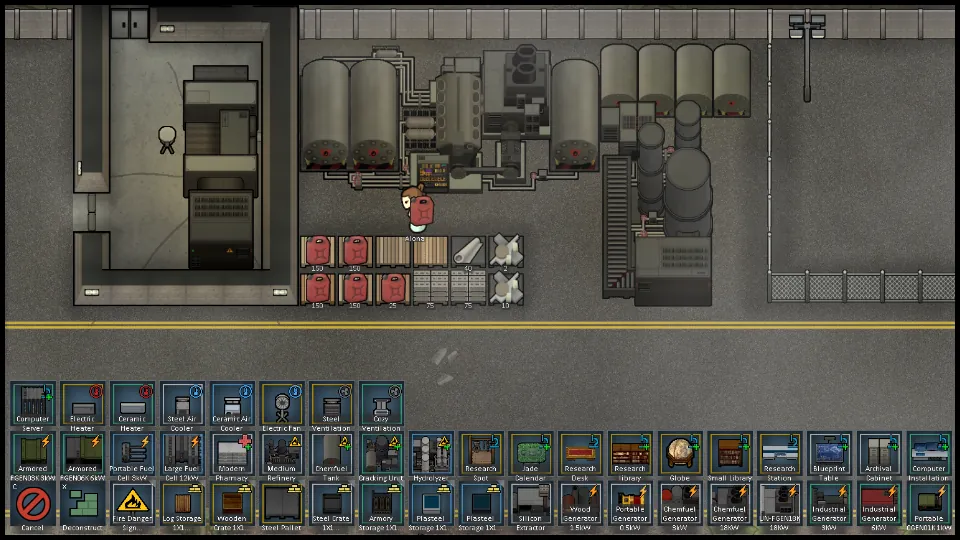Select the Log Storage build item
This screenshot has width=960, height=540.
(x=183, y=505)
